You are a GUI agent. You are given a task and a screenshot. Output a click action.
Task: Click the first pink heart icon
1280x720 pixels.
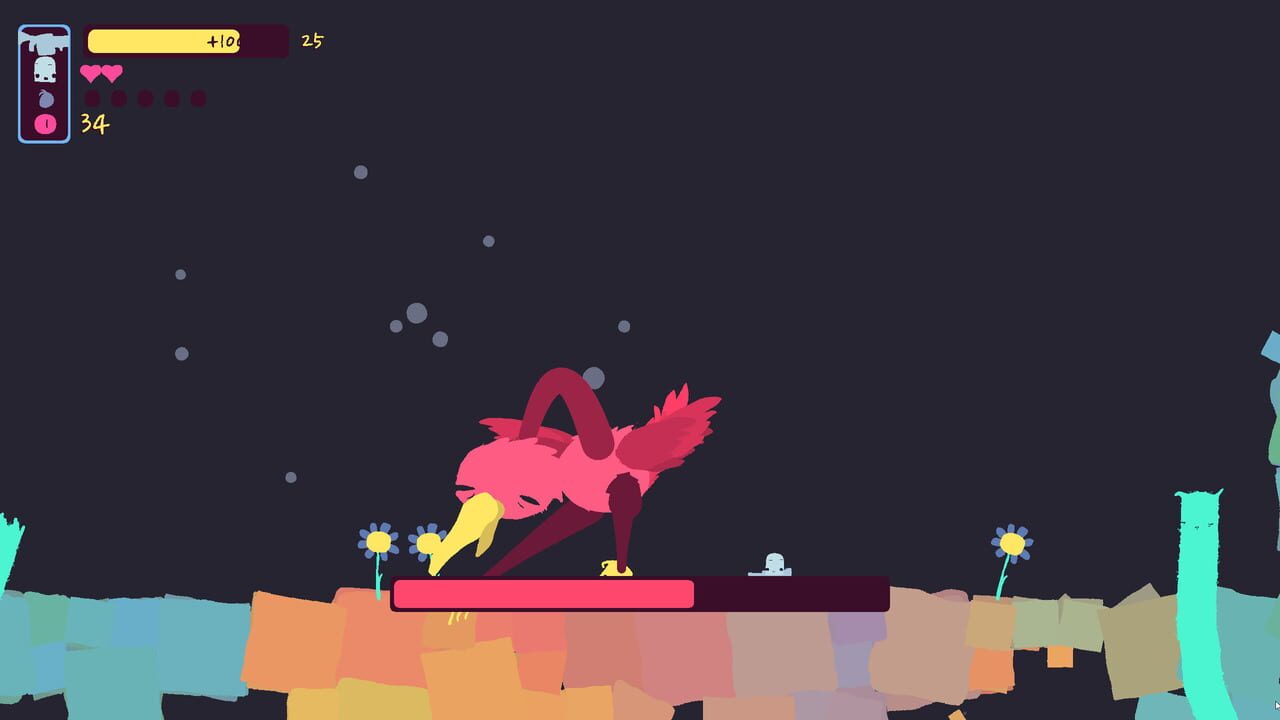[92, 73]
